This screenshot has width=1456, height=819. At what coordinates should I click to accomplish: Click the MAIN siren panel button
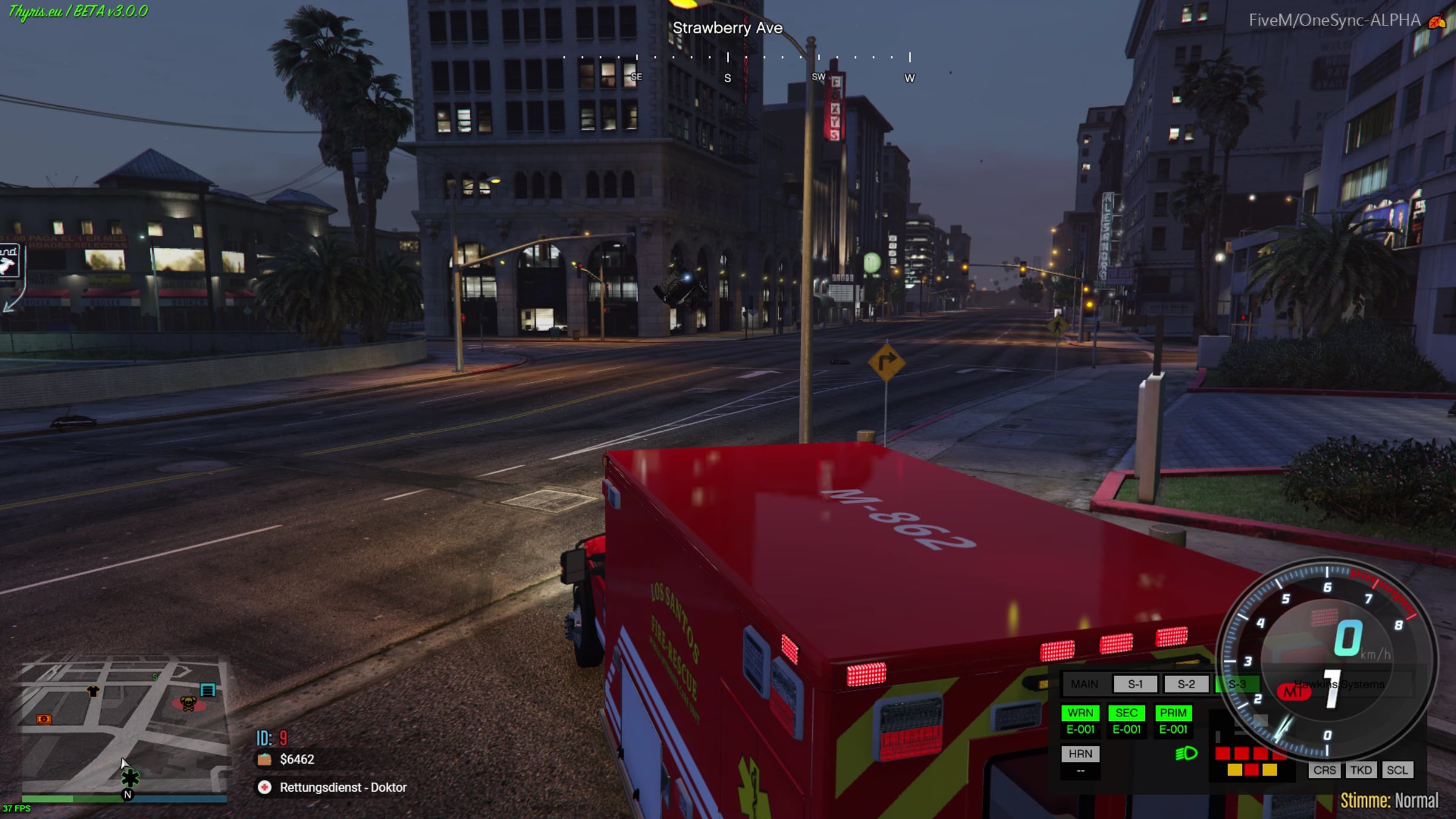coord(1084,684)
